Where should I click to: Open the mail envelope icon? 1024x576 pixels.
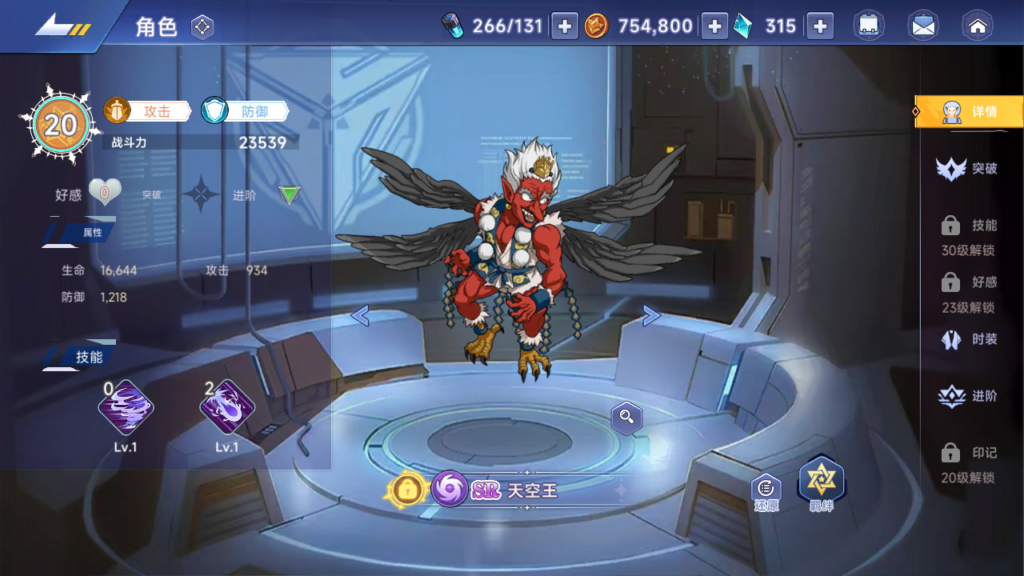(923, 26)
